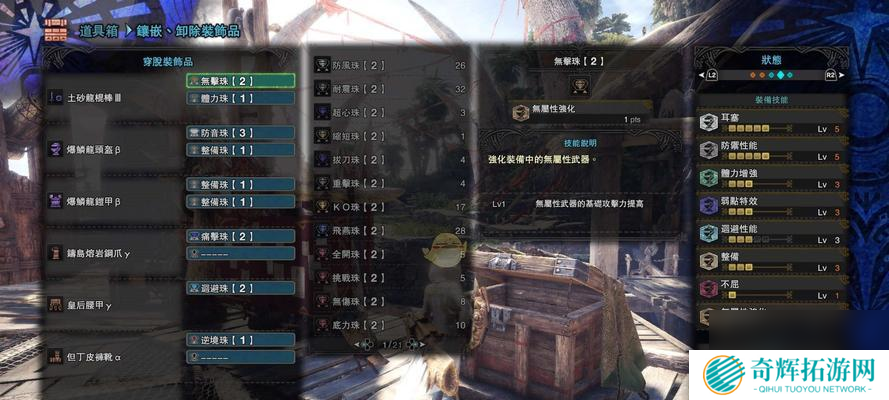Select the 迴避珠【2】 slot on 皇后腰甲γ
This screenshot has width=889, height=400.
240,288
